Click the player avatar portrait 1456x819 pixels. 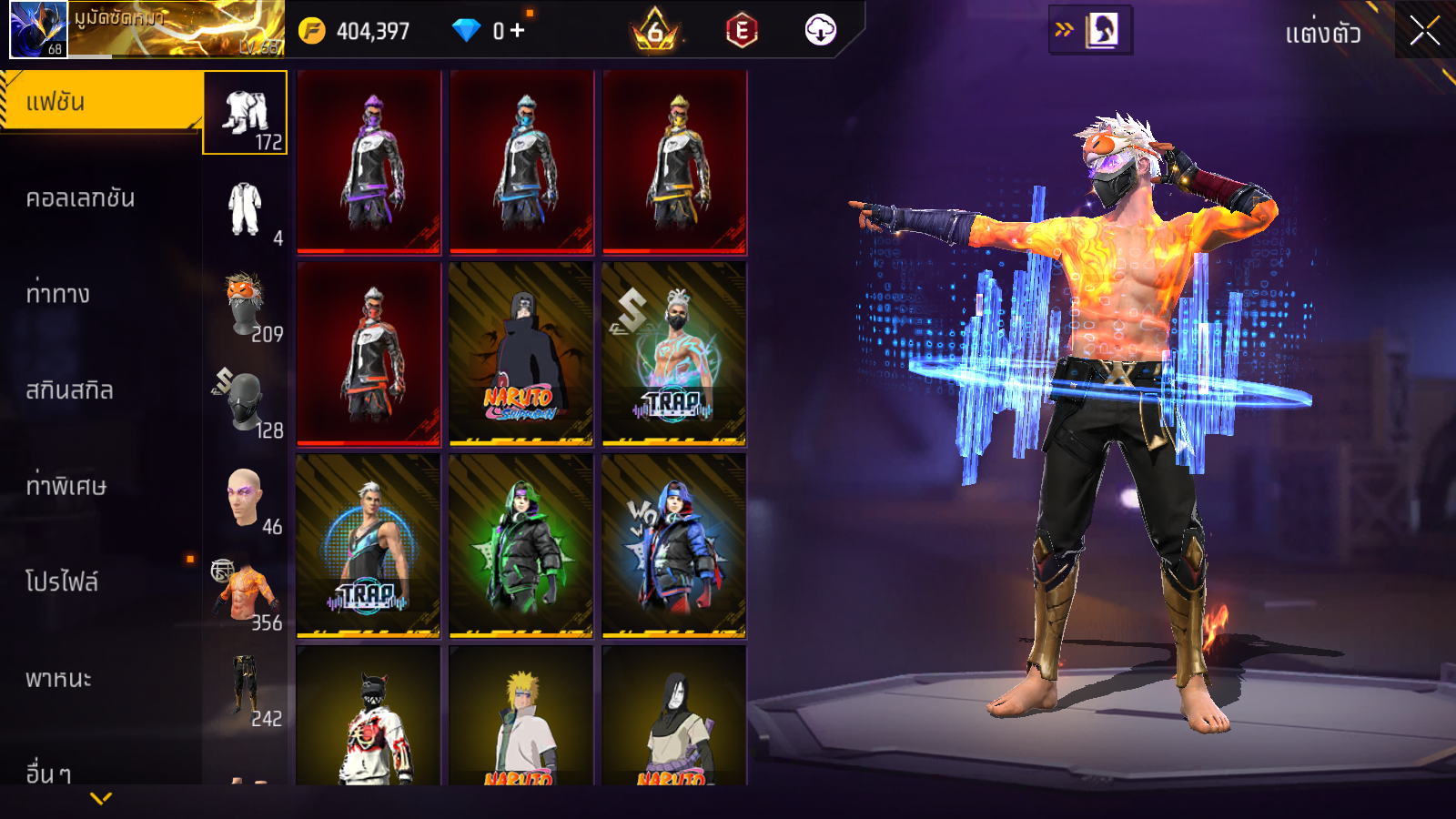(x=38, y=30)
